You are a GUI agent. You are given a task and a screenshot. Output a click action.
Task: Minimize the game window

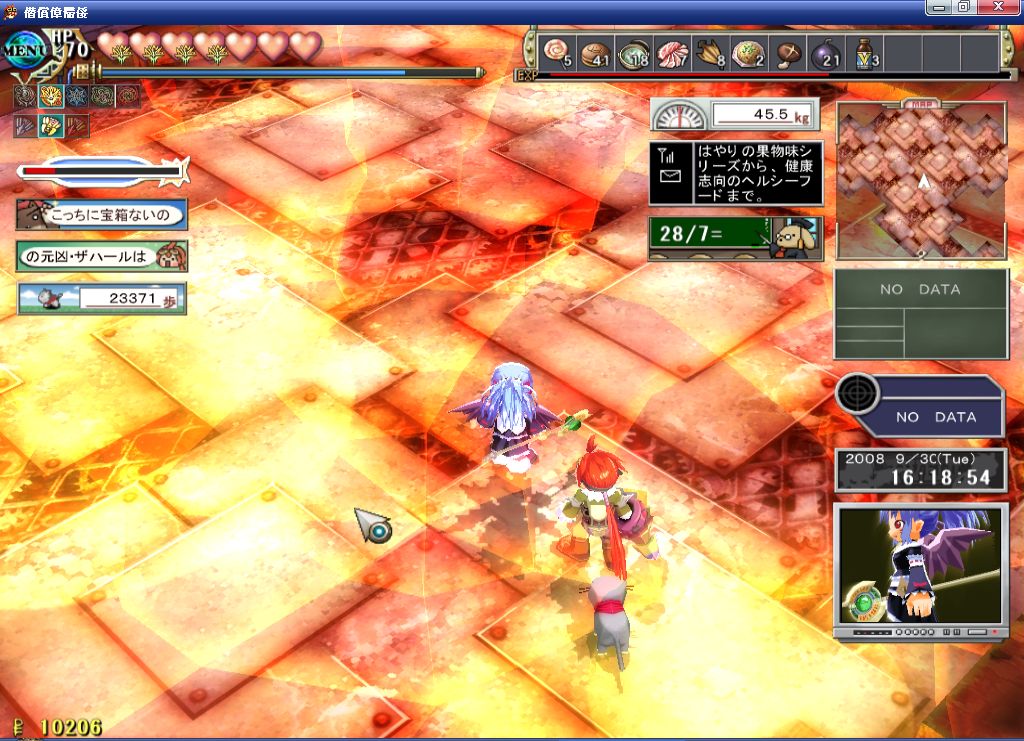click(x=940, y=7)
